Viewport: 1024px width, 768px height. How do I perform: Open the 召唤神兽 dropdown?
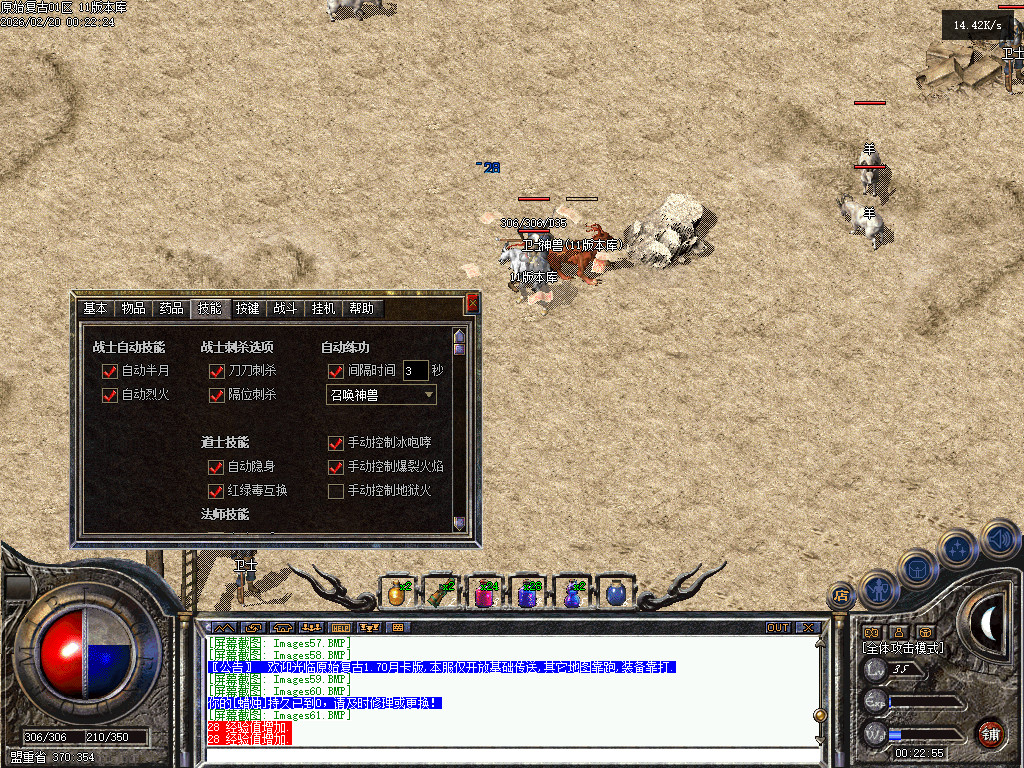(429, 395)
